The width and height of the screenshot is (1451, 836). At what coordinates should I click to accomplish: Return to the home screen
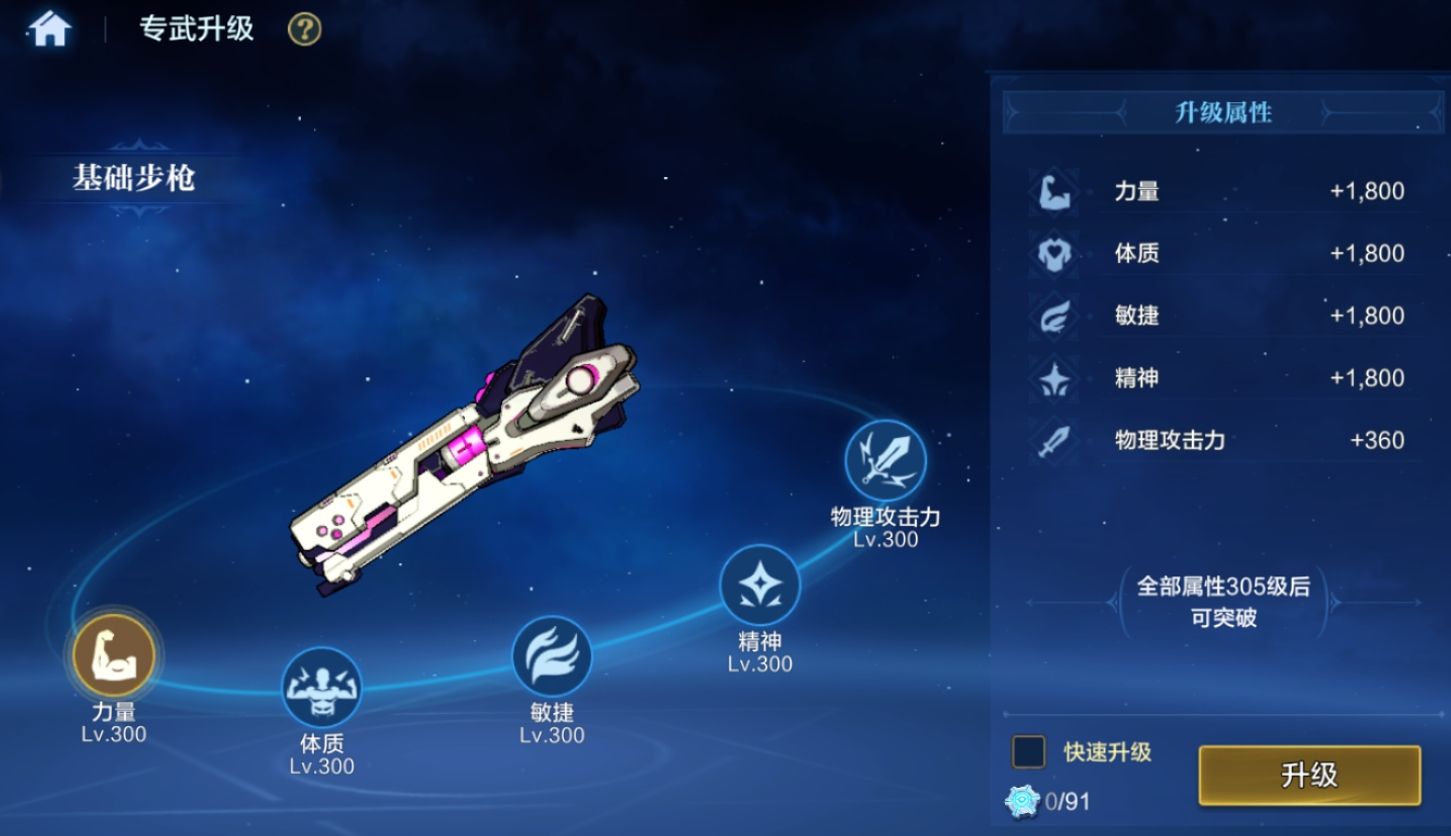point(50,29)
